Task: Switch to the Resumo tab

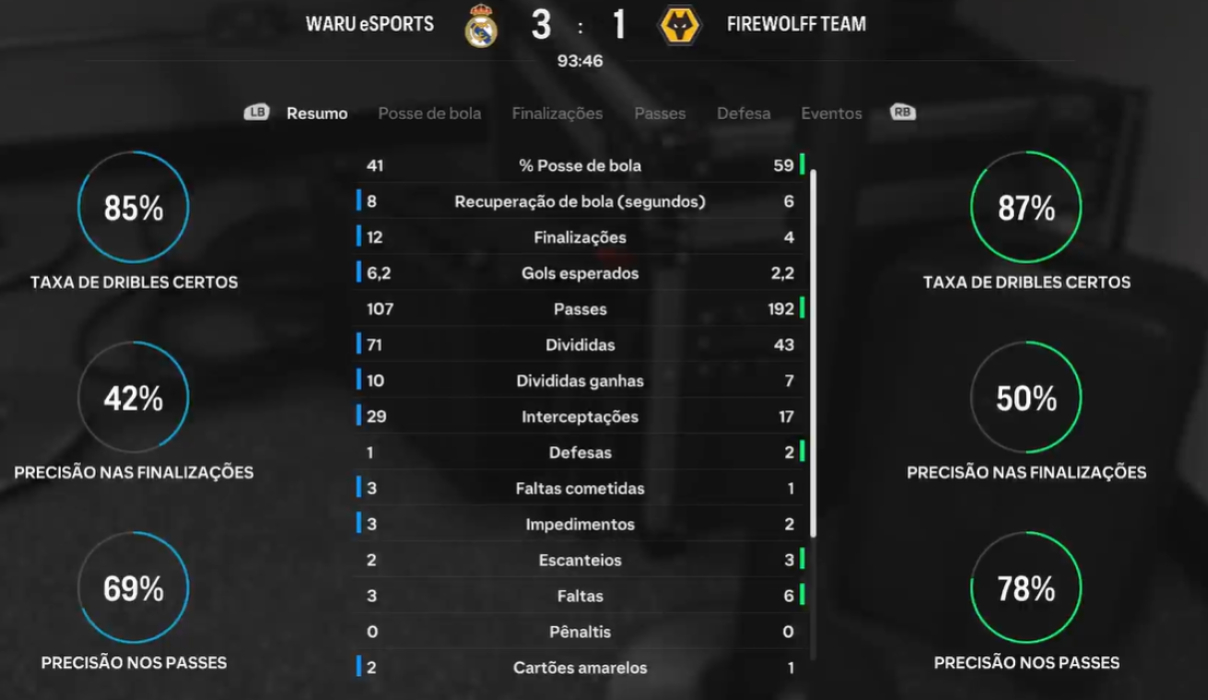Action: click(x=317, y=114)
